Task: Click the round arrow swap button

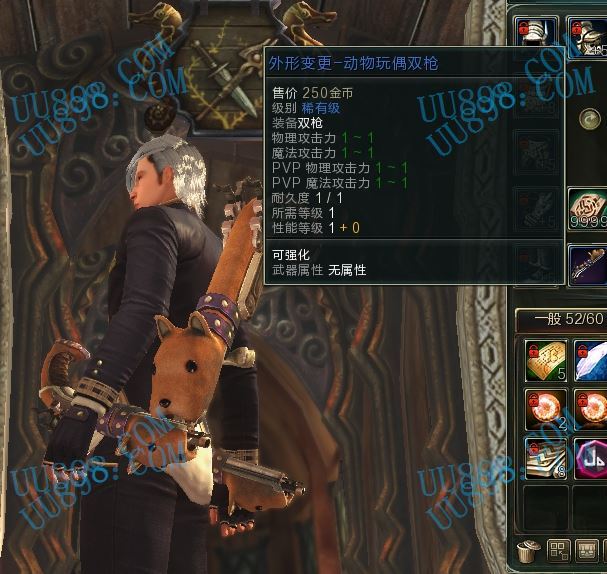Action: 588,120
